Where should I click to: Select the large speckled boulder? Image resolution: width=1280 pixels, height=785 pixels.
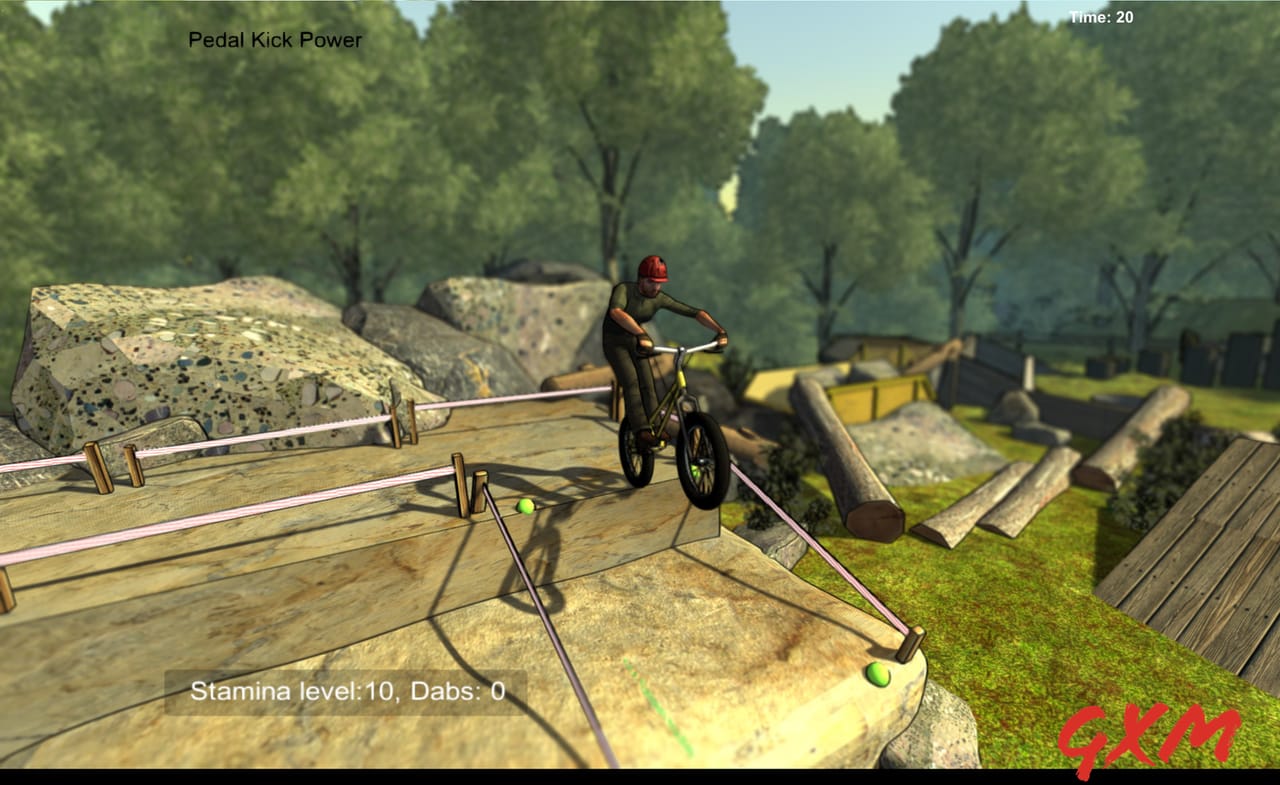tap(180, 360)
